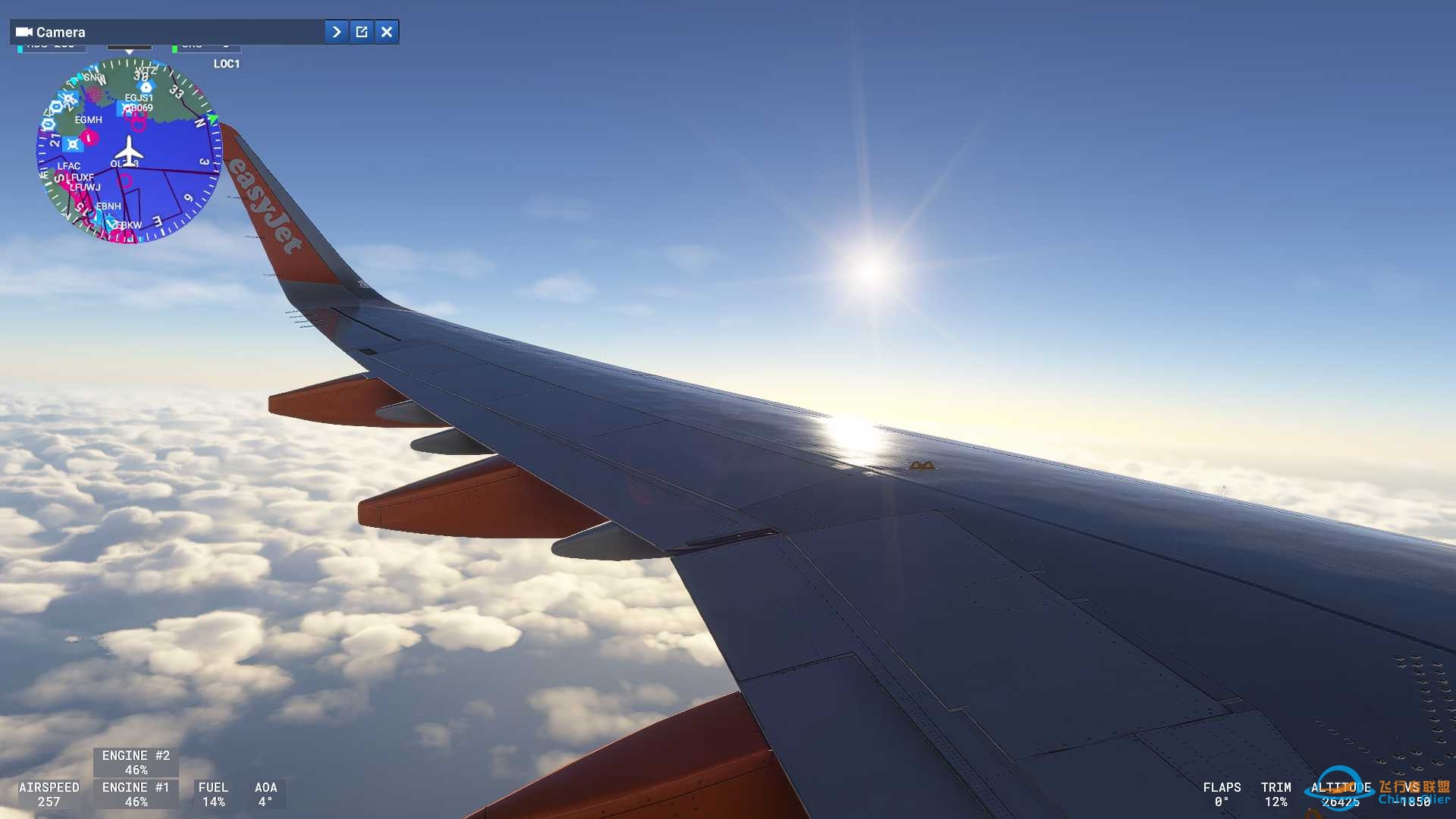This screenshot has width=1456, height=819.
Task: Pop out the Camera panel into its own window
Action: tap(362, 31)
